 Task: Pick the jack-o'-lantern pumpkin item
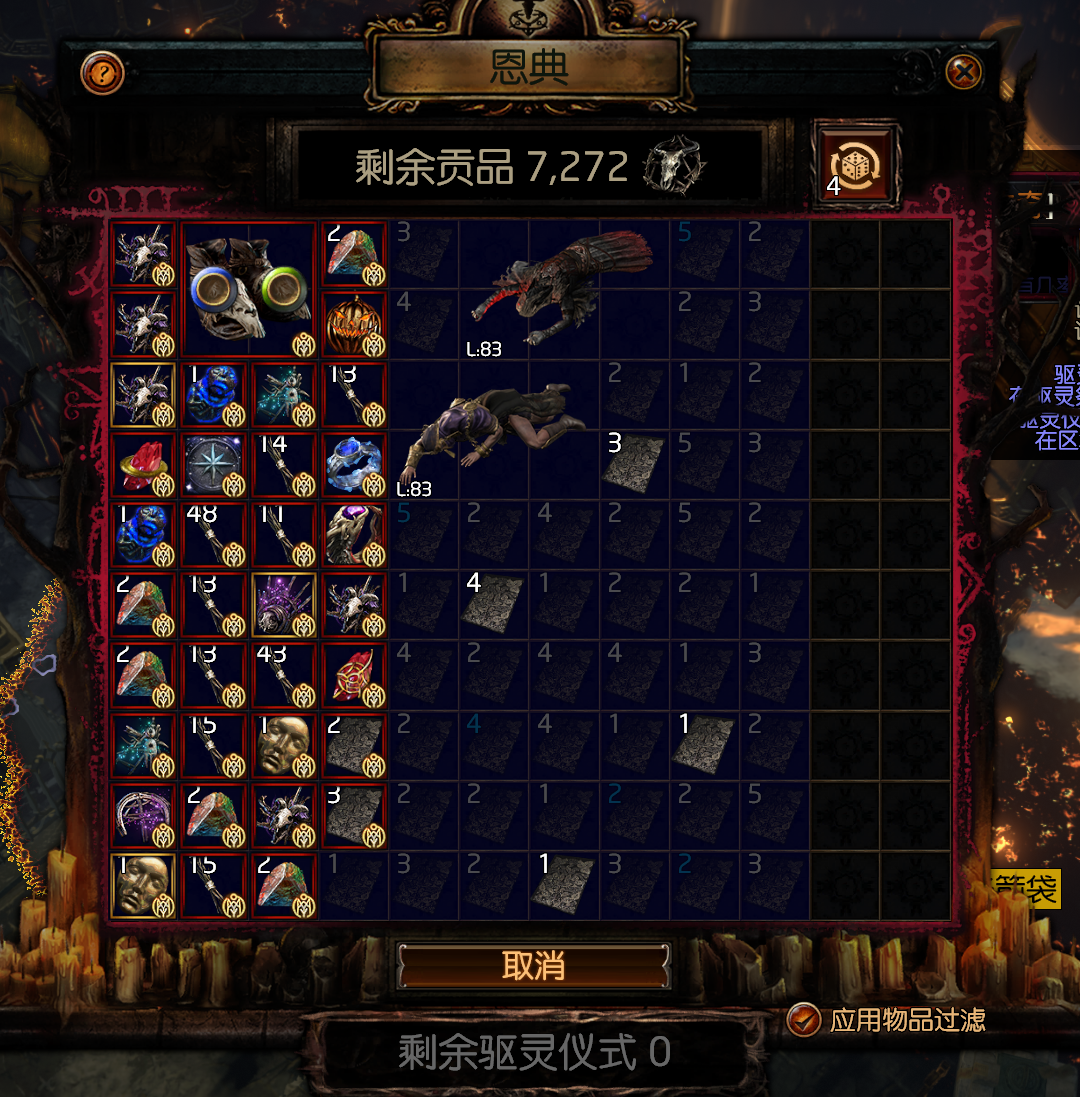(x=354, y=325)
